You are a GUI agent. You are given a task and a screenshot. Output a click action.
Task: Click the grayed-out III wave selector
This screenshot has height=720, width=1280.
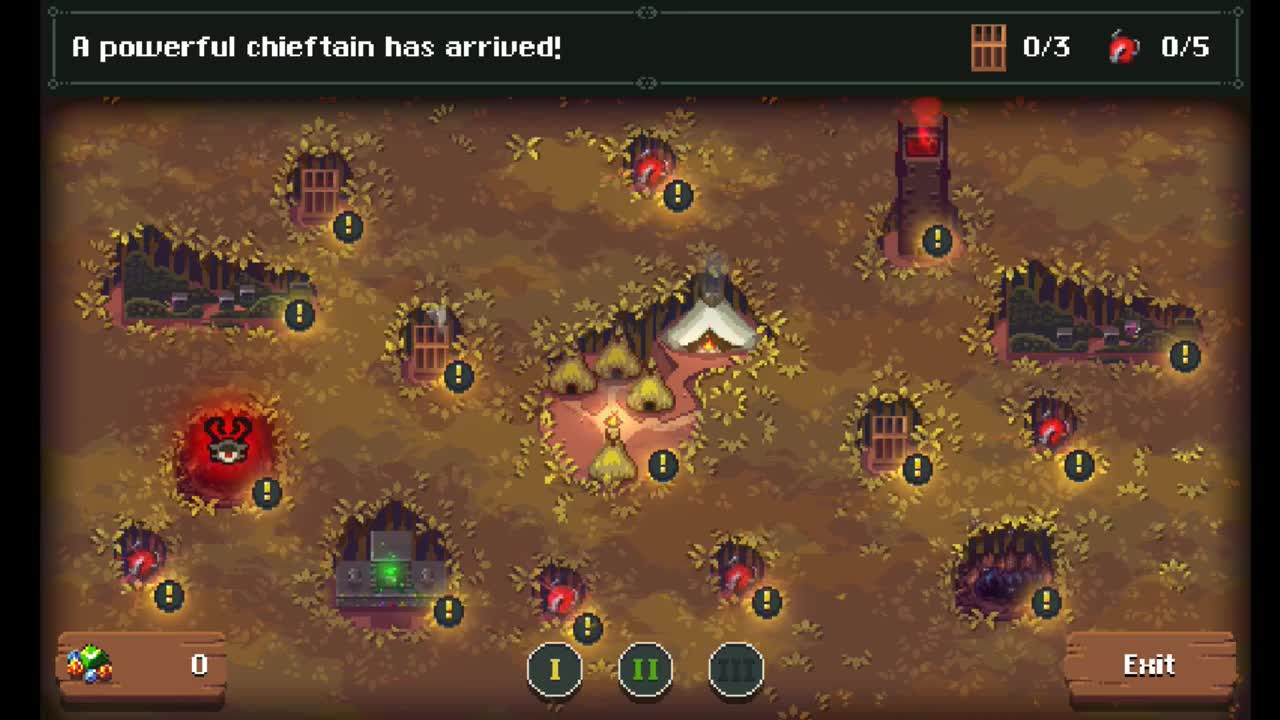coord(736,669)
